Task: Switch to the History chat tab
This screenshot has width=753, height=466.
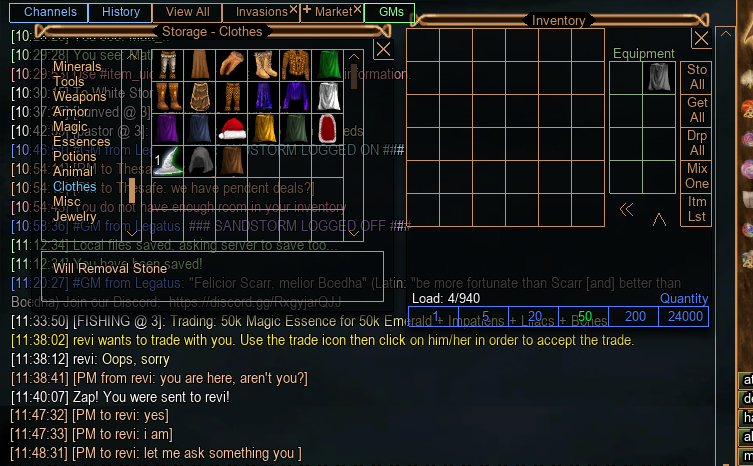Action: tap(121, 12)
